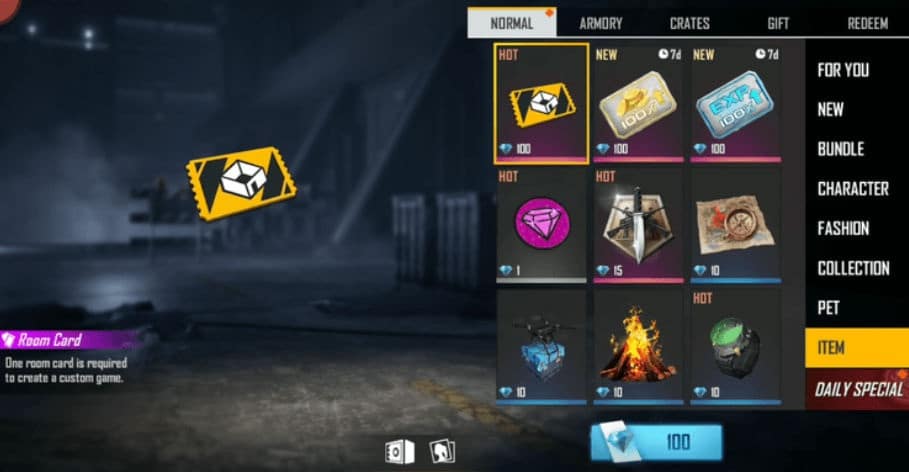The image size is (909, 472).
Task: Open the Crates tab
Action: pos(689,24)
